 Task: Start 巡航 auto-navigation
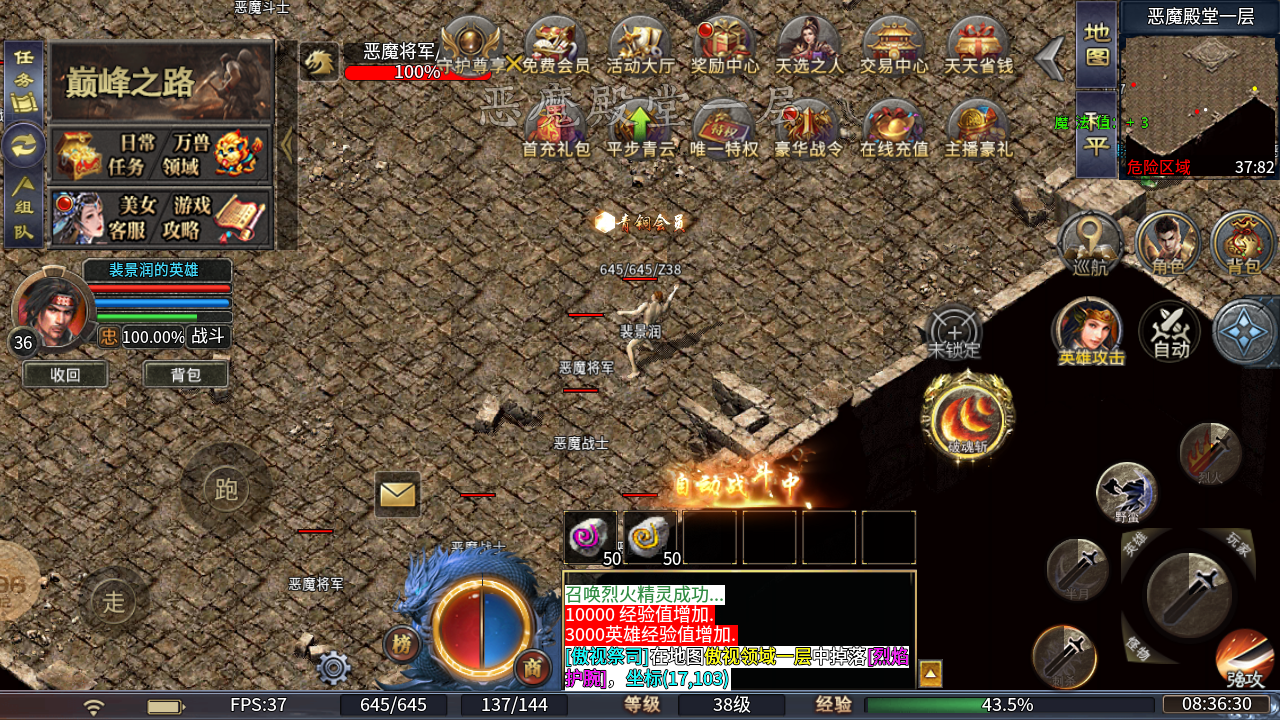coord(1090,244)
